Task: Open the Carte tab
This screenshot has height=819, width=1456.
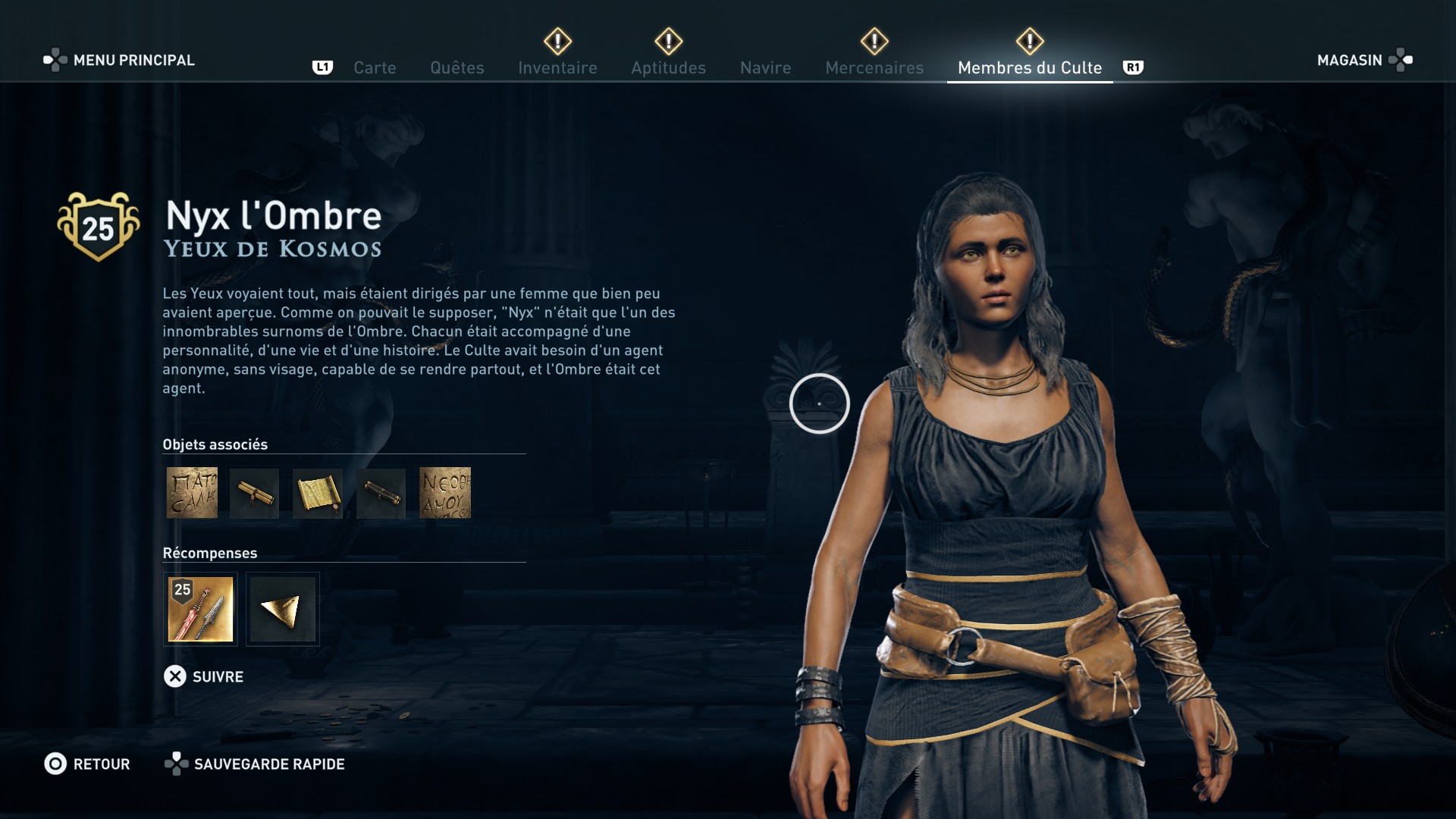Action: pos(375,67)
